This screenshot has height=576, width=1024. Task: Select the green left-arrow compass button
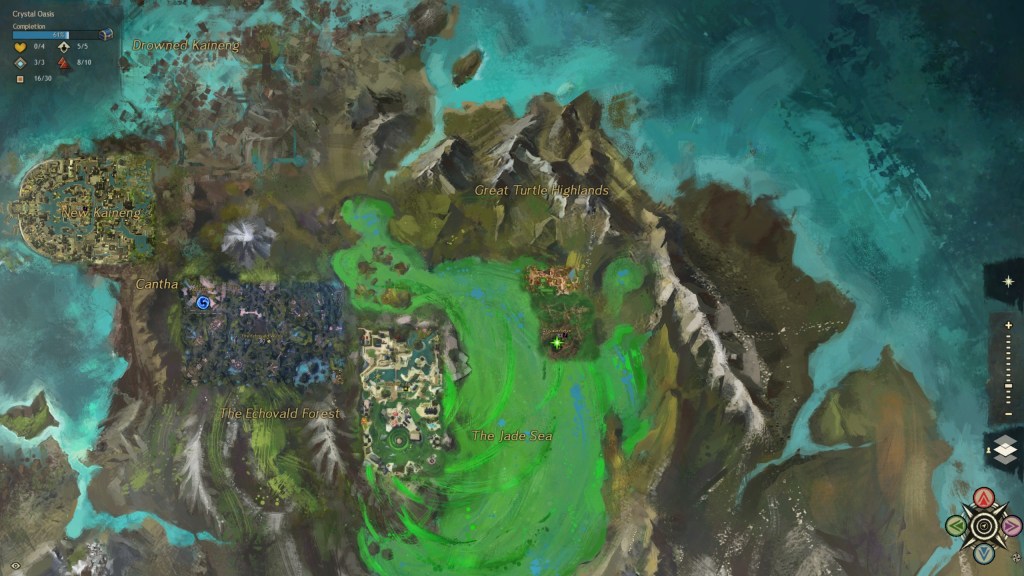click(956, 525)
